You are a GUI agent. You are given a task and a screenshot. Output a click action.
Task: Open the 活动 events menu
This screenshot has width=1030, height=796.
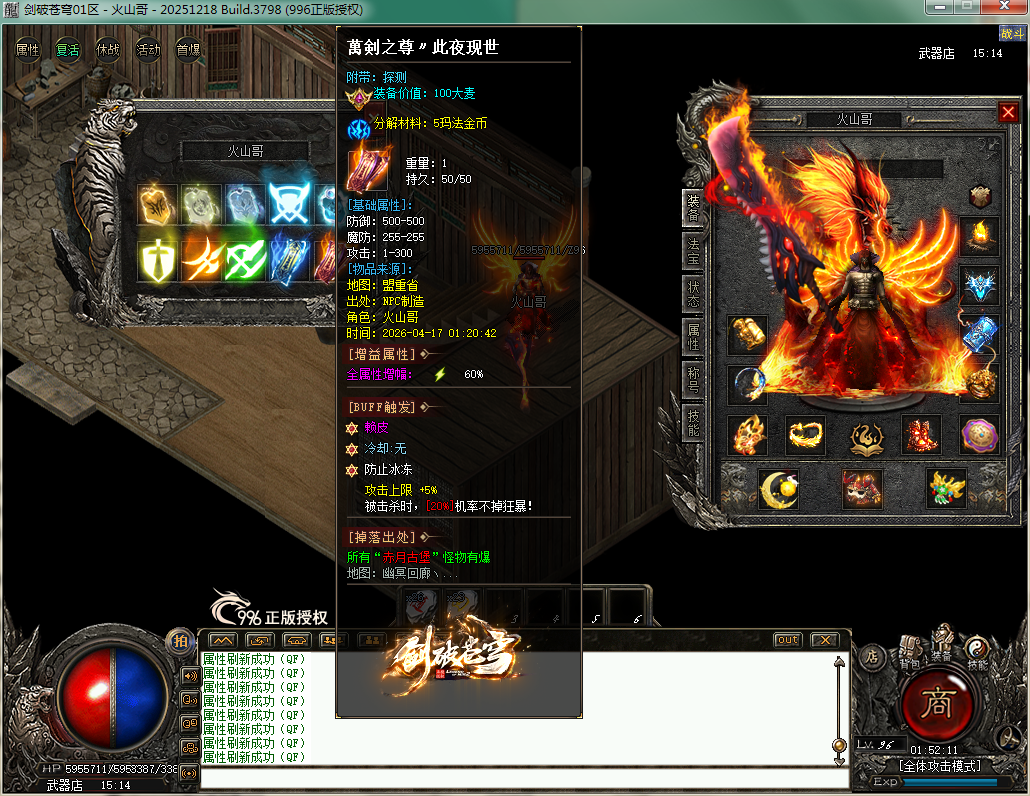pyautogui.click(x=148, y=50)
